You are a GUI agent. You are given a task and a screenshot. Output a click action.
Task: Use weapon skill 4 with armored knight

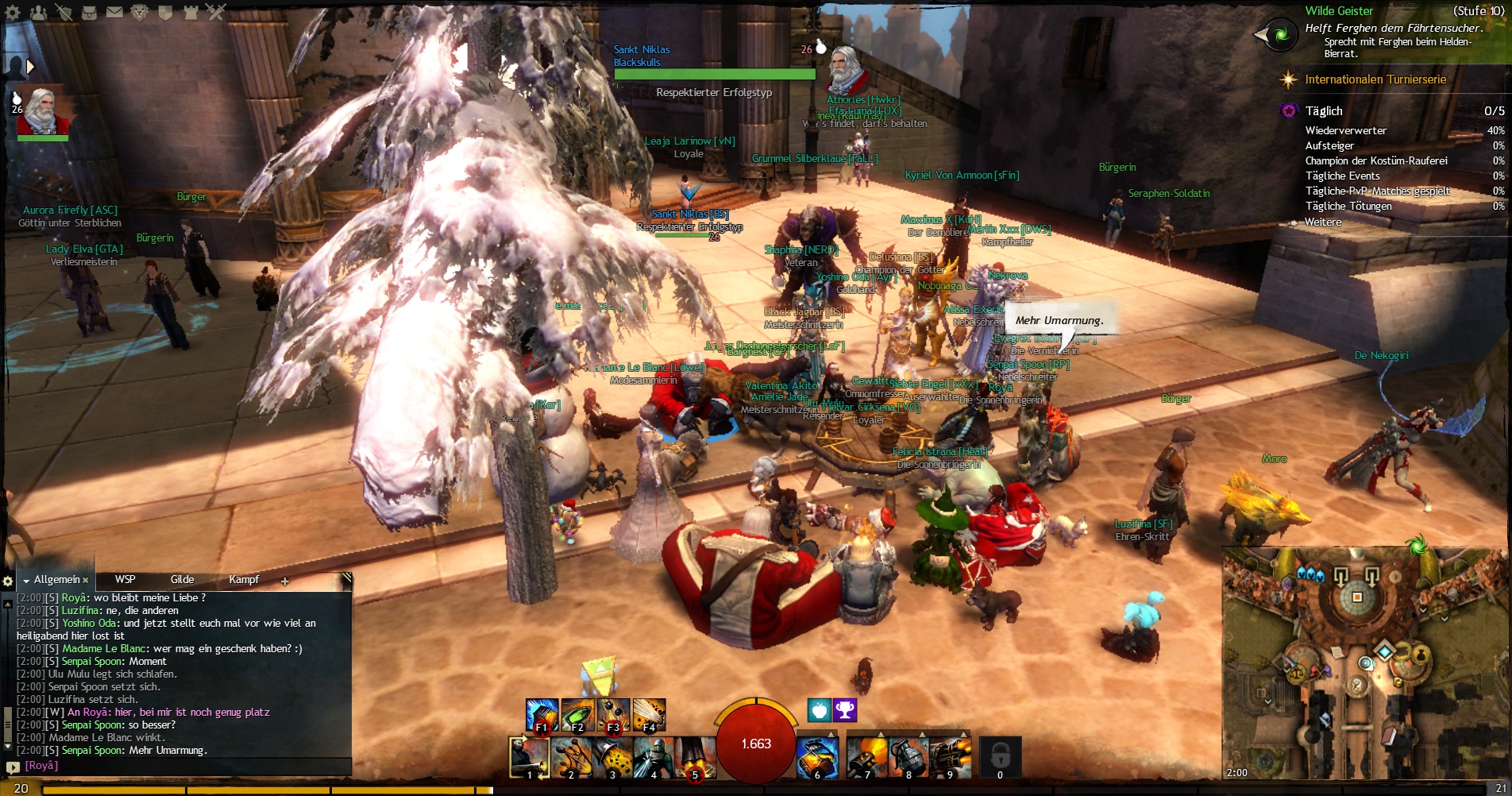(x=654, y=756)
